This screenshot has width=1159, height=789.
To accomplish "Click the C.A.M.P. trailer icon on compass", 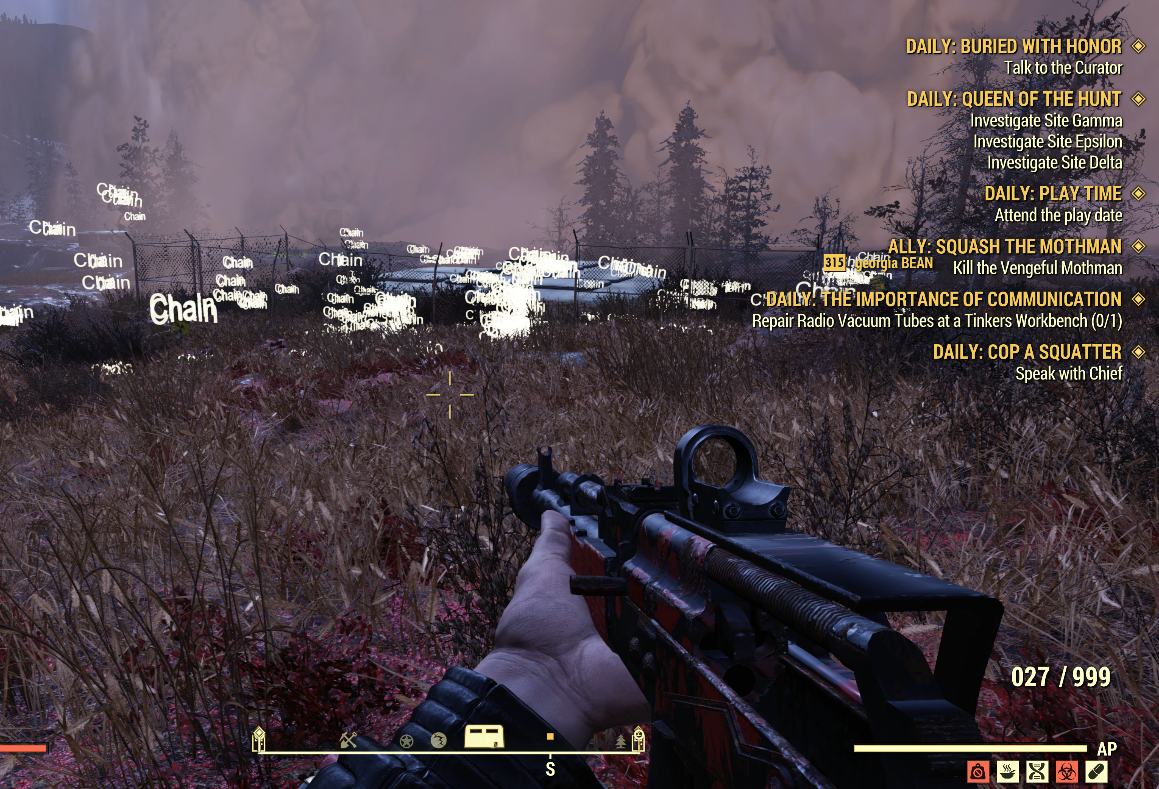I will 483,738.
